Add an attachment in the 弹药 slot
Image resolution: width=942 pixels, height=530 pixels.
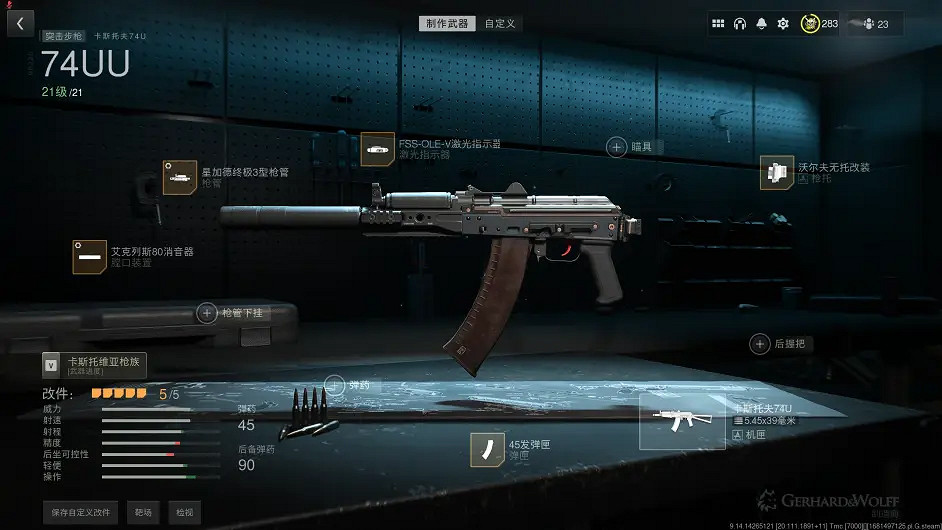tap(334, 385)
